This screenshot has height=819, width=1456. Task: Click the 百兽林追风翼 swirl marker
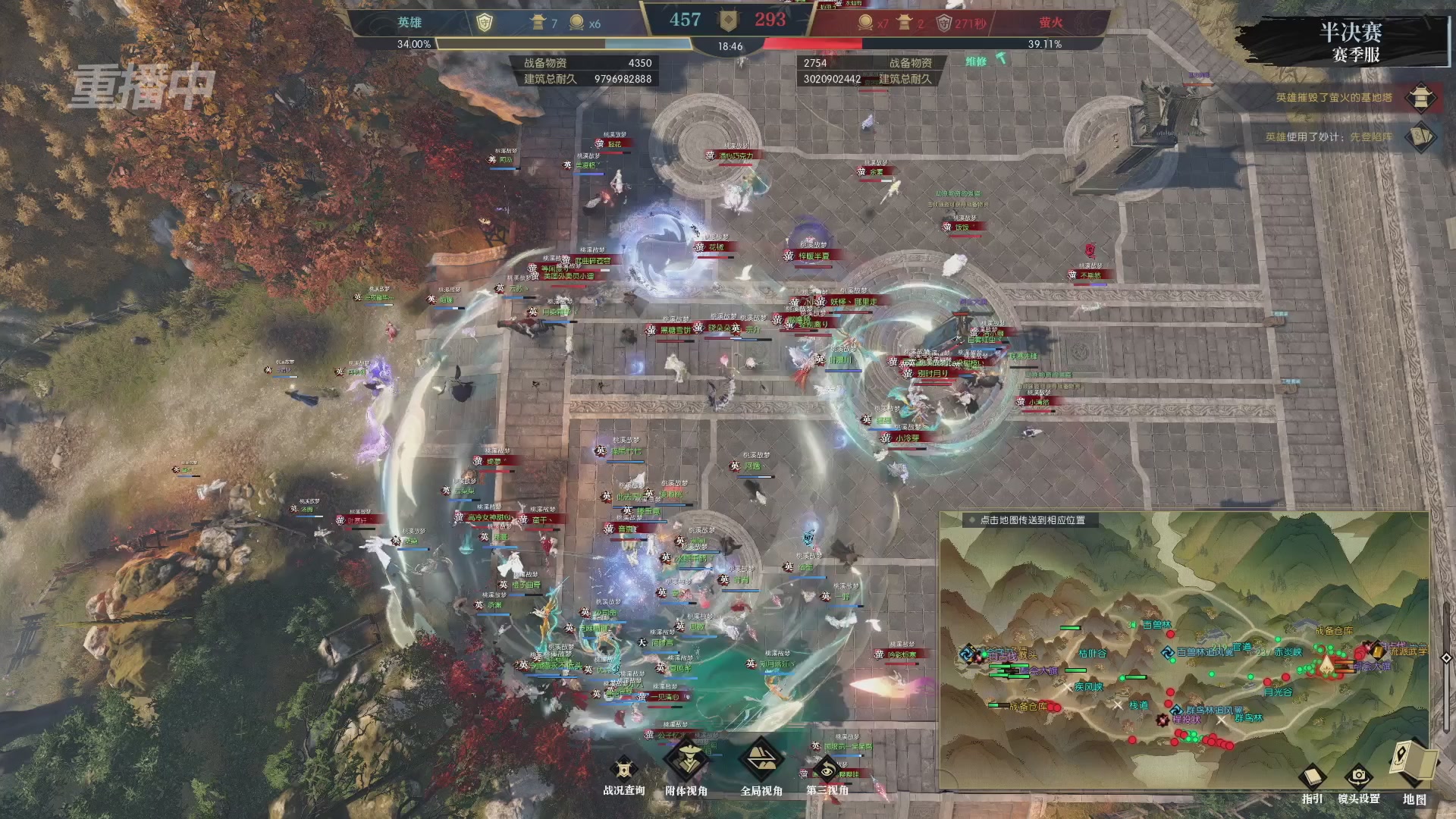[x=1168, y=652]
